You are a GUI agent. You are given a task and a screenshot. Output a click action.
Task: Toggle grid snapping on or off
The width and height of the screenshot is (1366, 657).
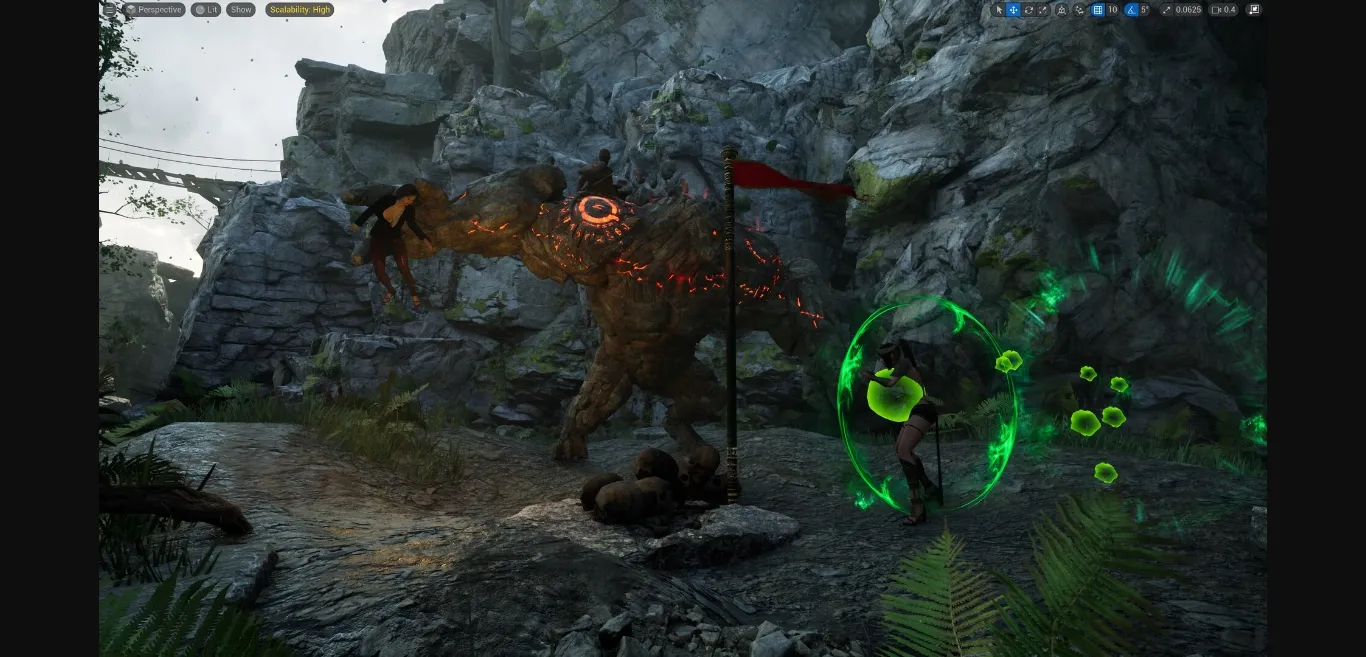pos(1097,10)
